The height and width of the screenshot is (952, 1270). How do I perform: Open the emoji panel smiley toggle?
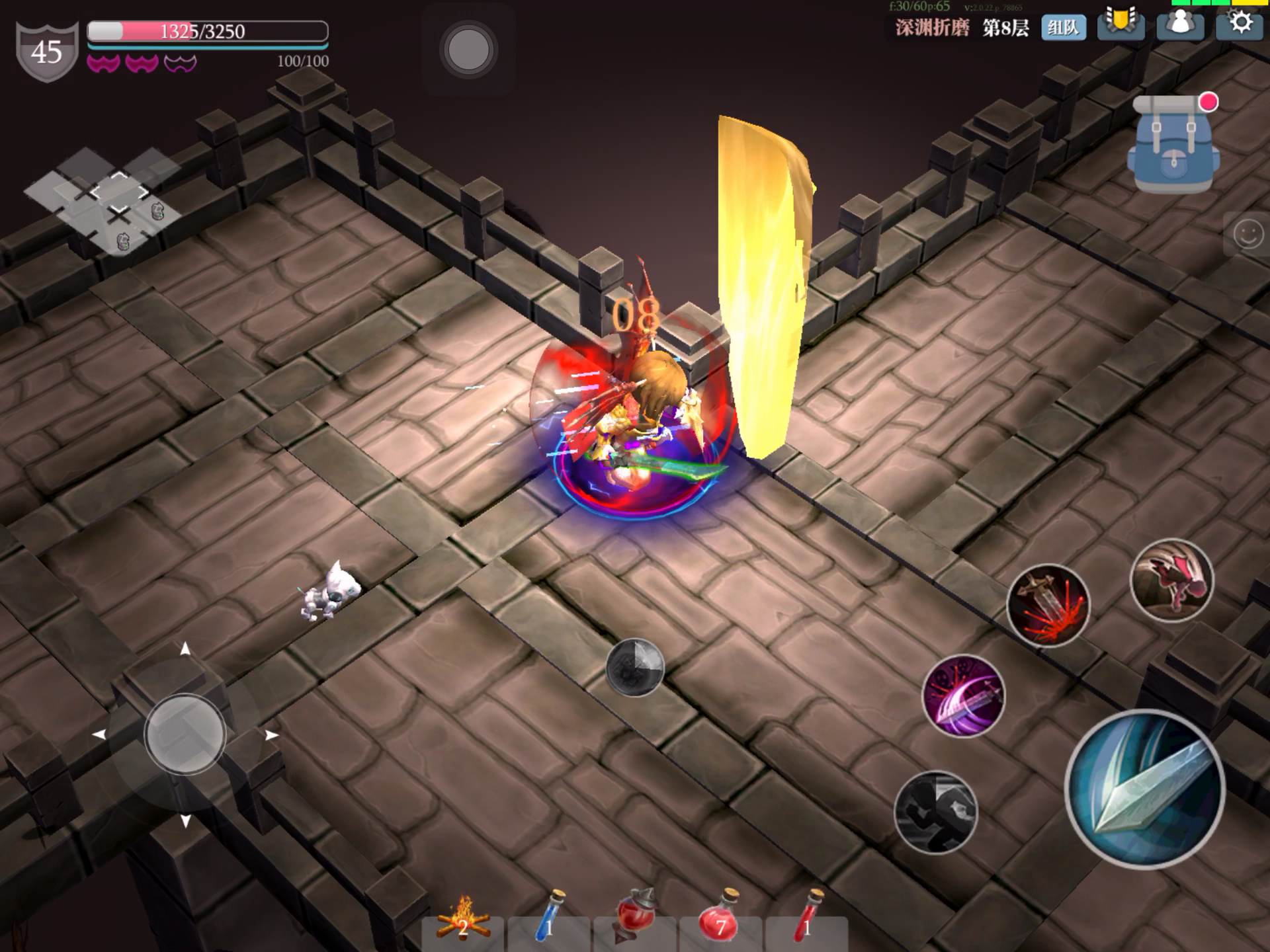(1248, 235)
